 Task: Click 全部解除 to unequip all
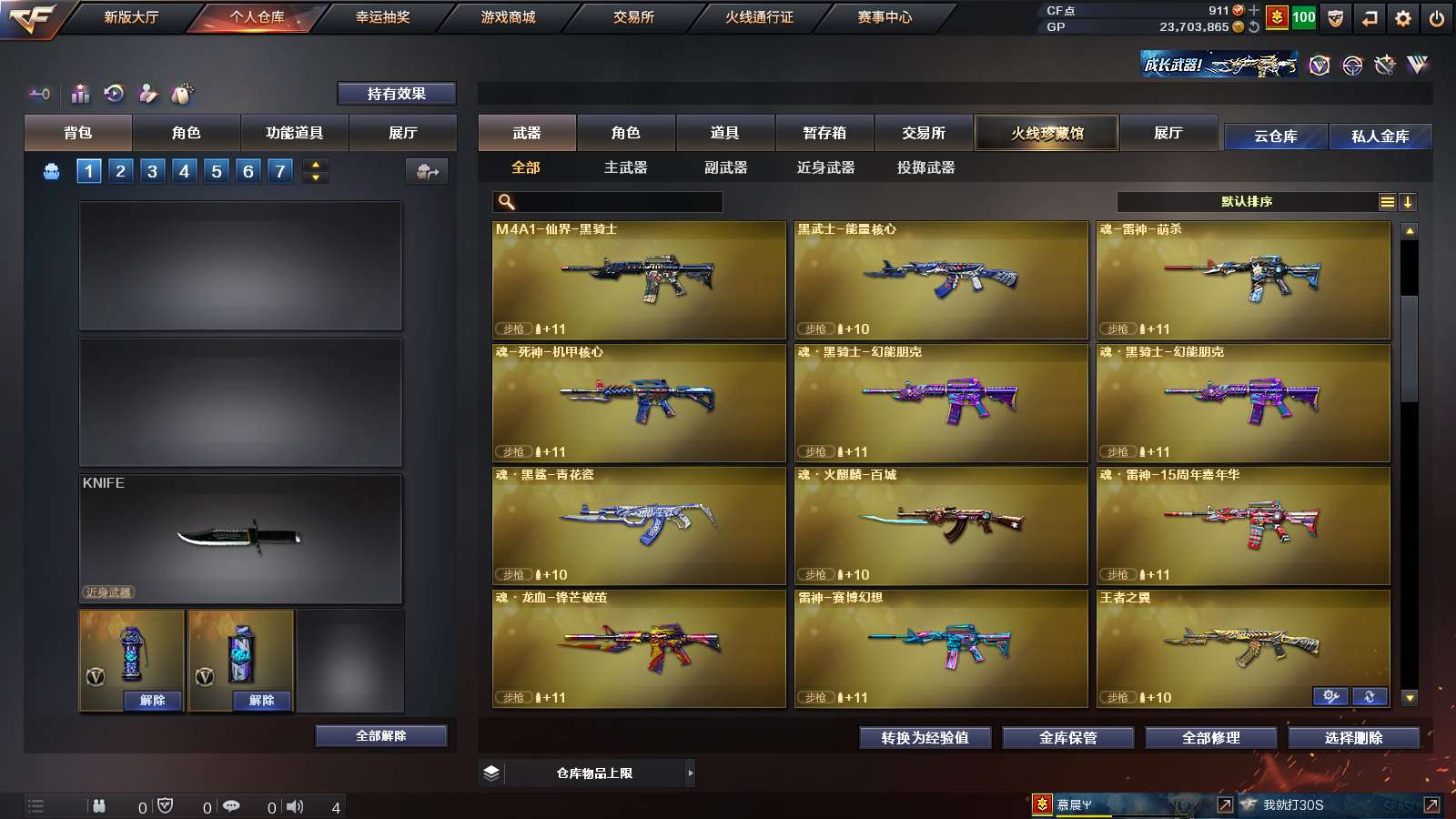point(381,736)
